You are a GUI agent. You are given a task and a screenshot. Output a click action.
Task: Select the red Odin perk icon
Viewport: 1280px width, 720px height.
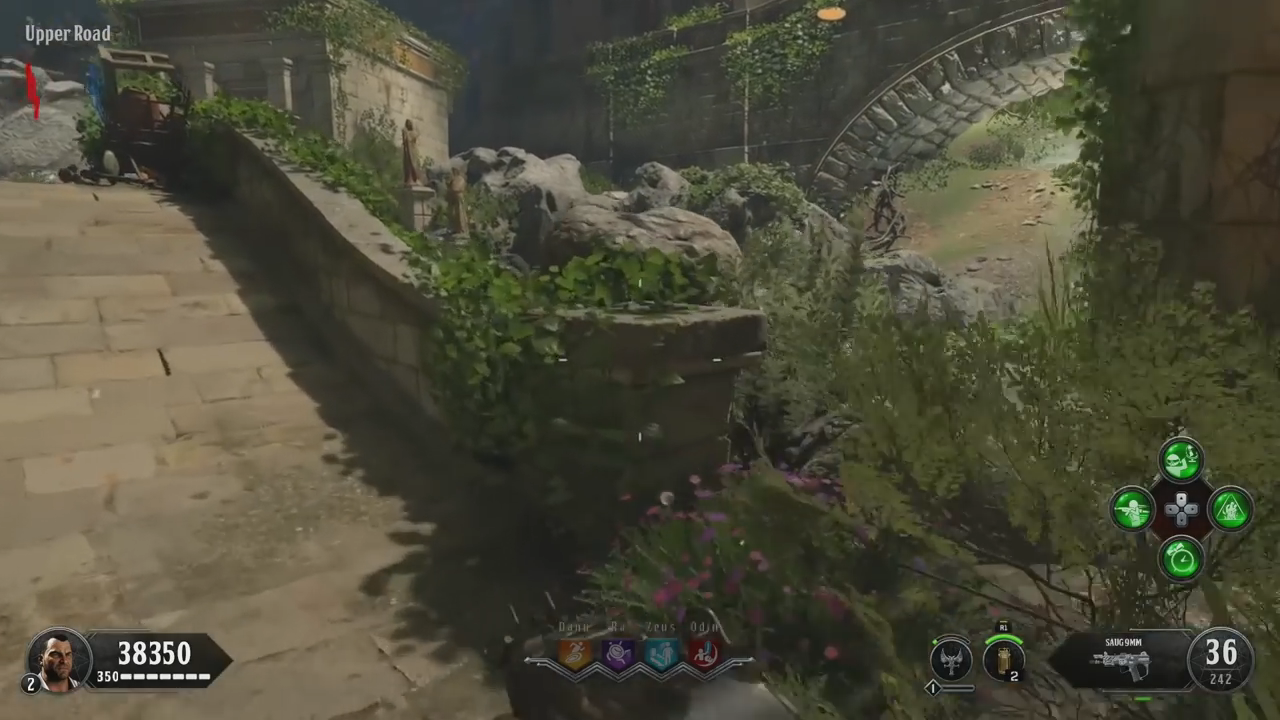coord(703,654)
